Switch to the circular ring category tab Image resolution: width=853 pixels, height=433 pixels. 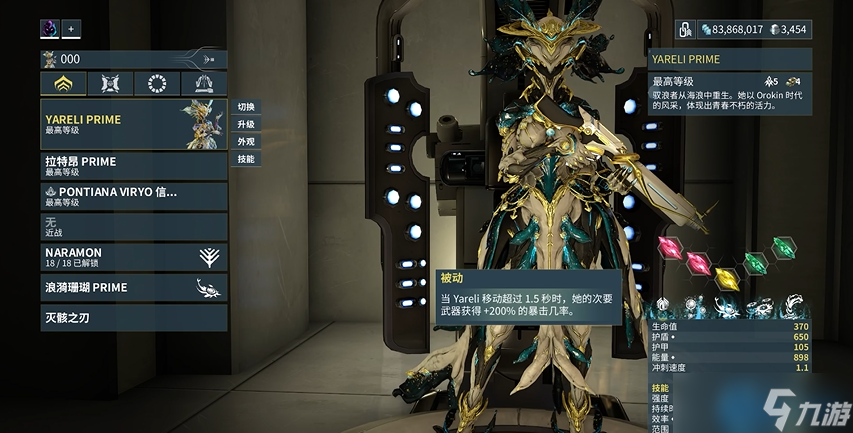[x=156, y=83]
